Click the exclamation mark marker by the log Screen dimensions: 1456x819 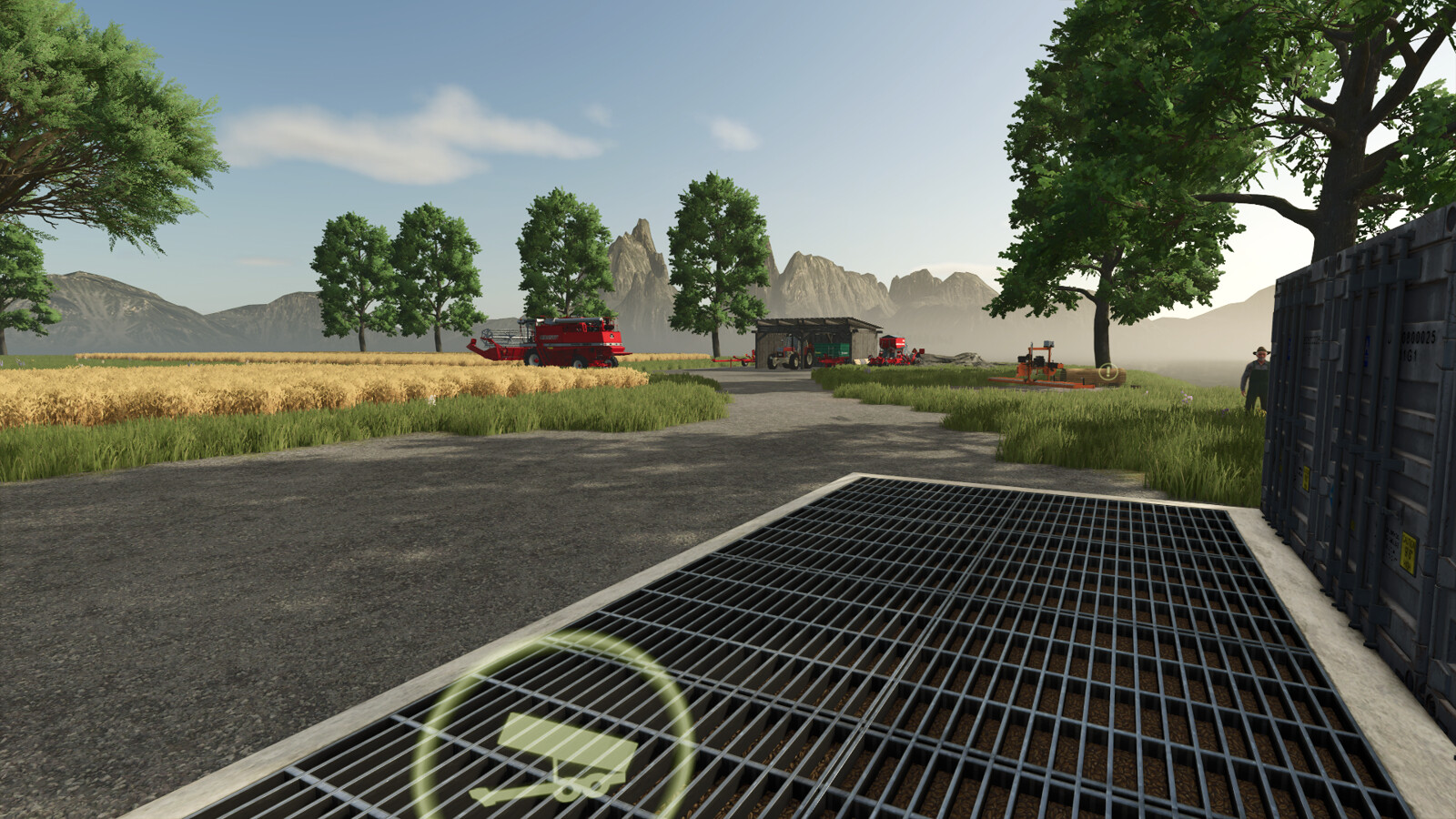(x=1107, y=371)
